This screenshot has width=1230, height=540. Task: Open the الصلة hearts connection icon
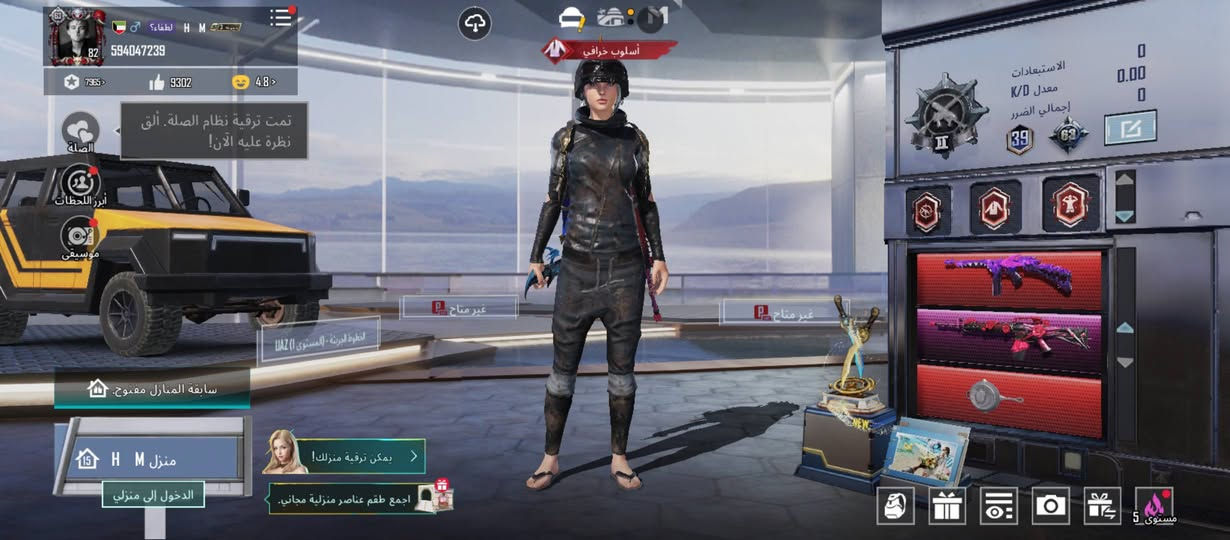pyautogui.click(x=80, y=133)
